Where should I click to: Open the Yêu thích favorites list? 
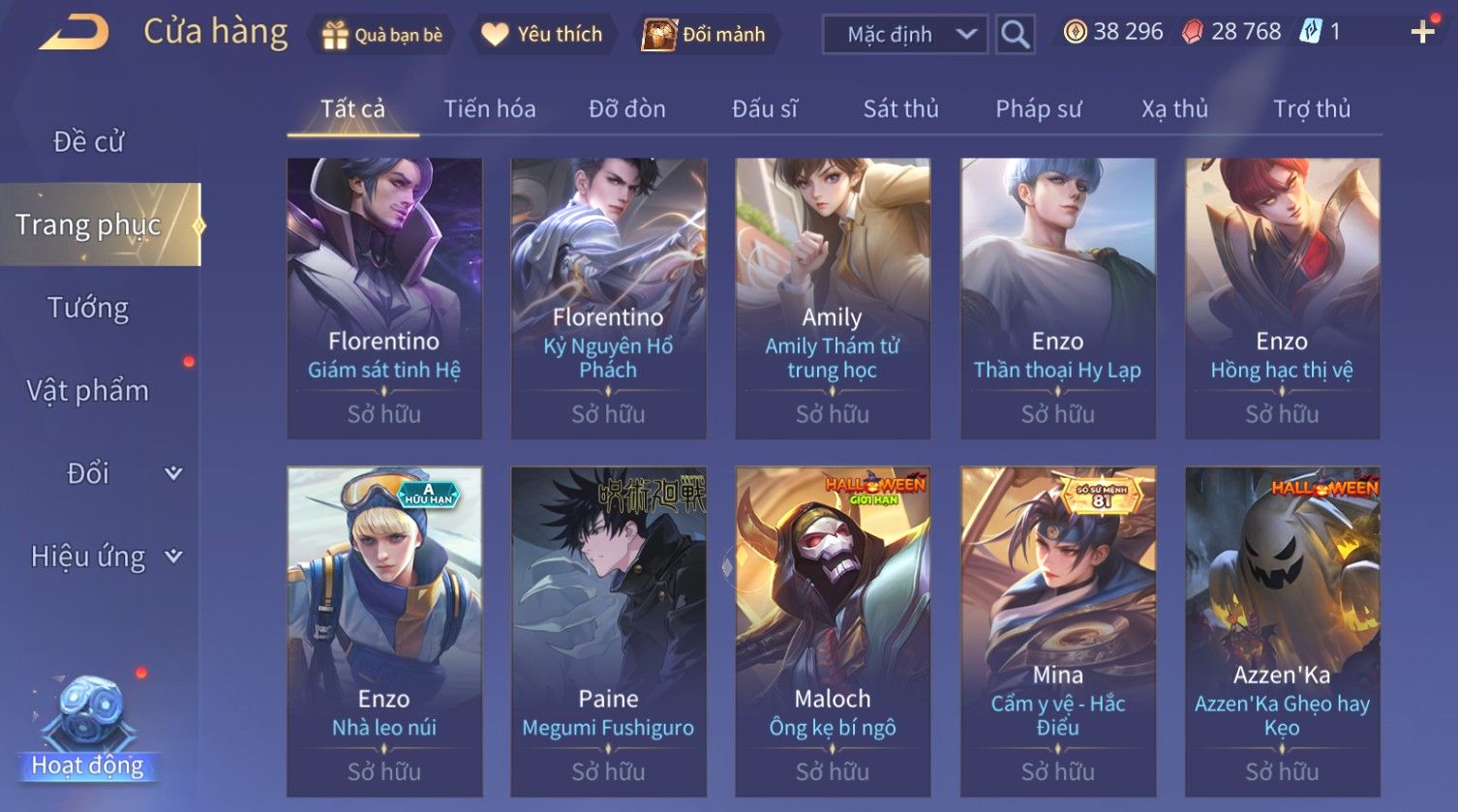pos(542,35)
